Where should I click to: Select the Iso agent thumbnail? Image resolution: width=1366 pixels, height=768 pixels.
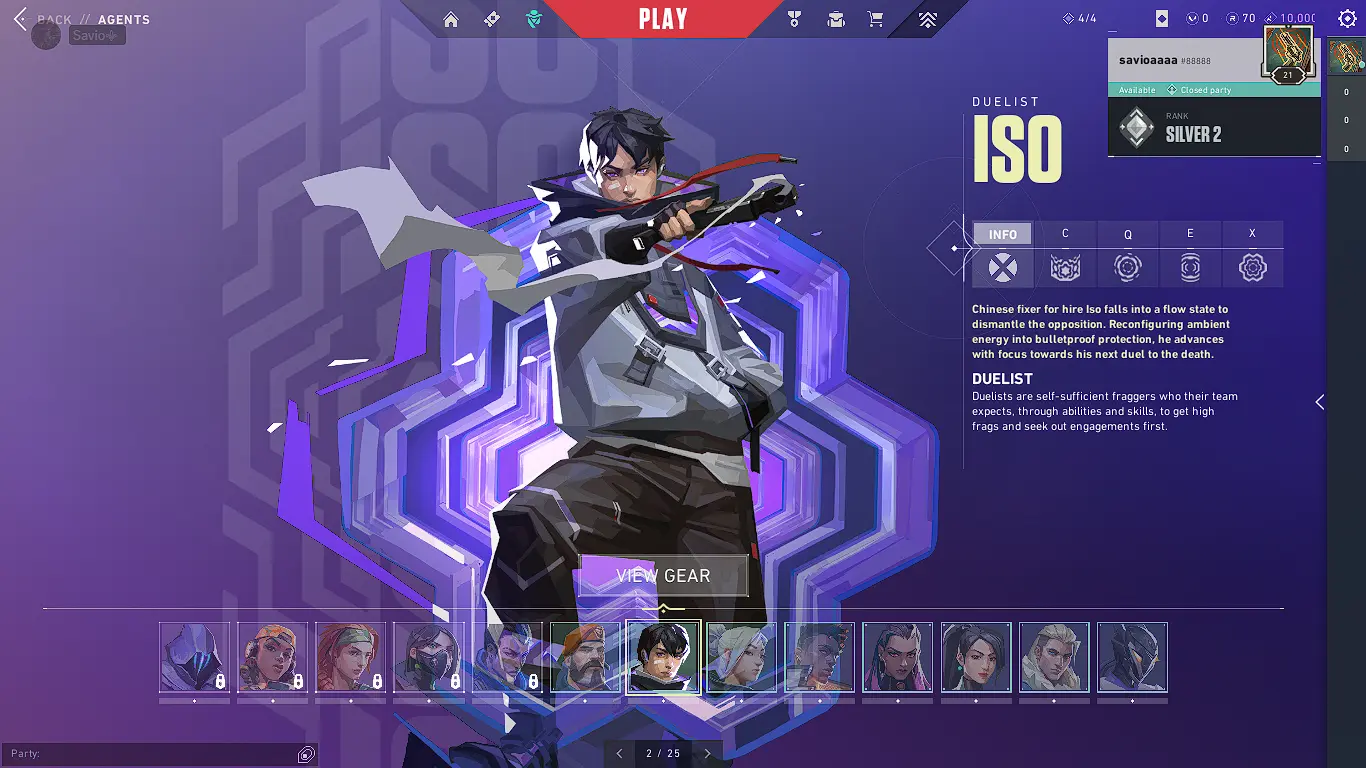pos(663,659)
